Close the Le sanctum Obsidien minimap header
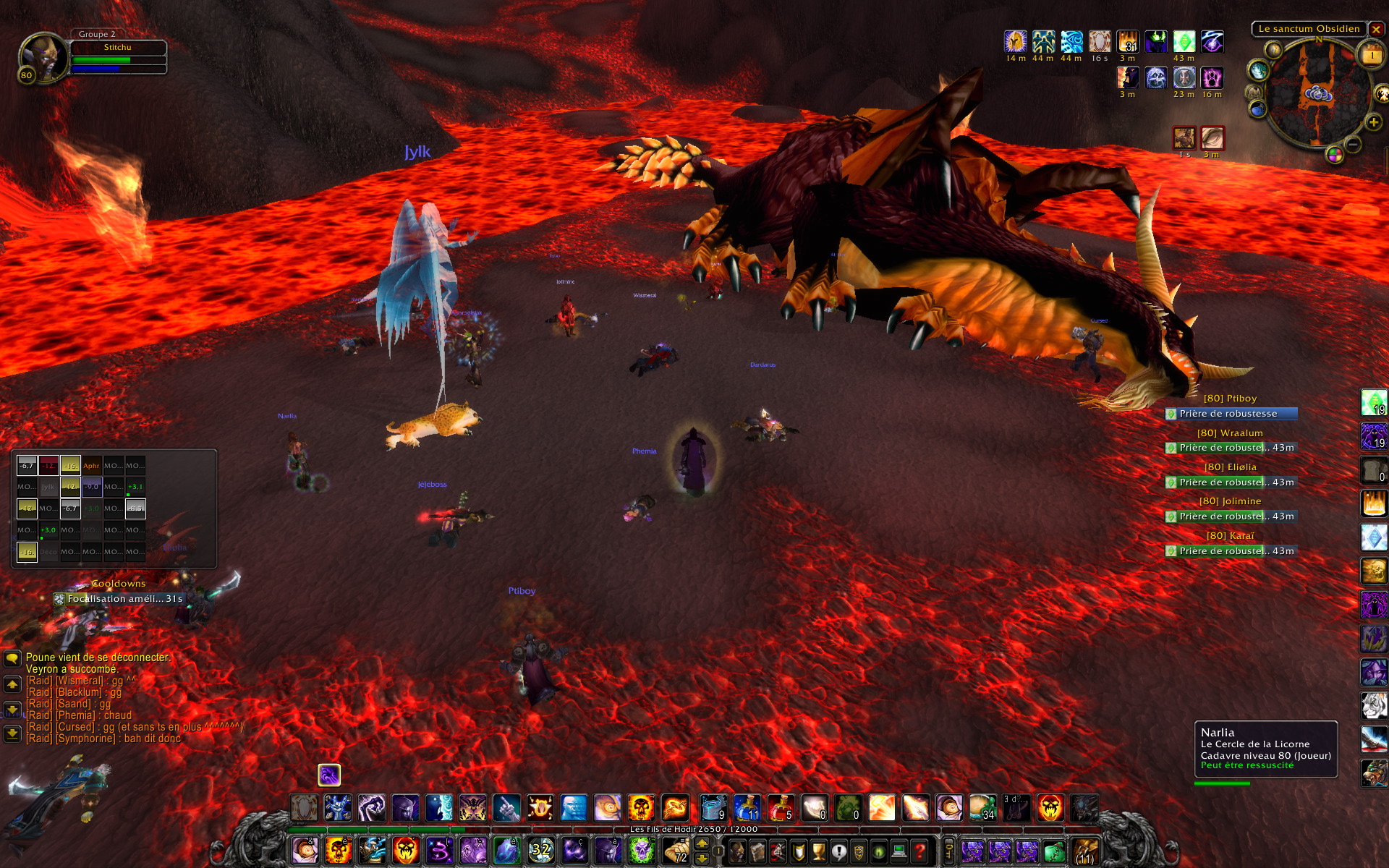The height and width of the screenshot is (868, 1389). tap(1376, 30)
